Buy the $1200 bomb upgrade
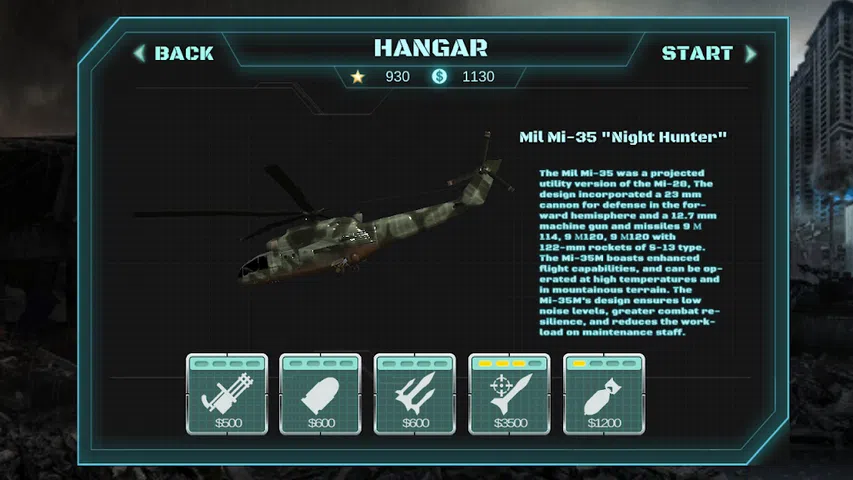Image resolution: width=853 pixels, height=480 pixels. pos(603,395)
